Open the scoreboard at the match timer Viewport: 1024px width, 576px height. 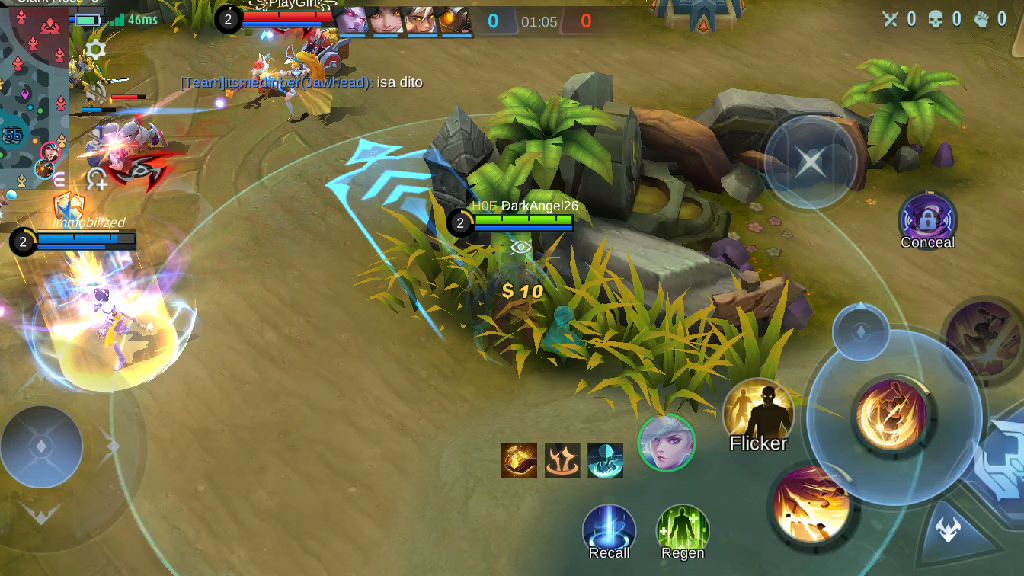click(539, 21)
